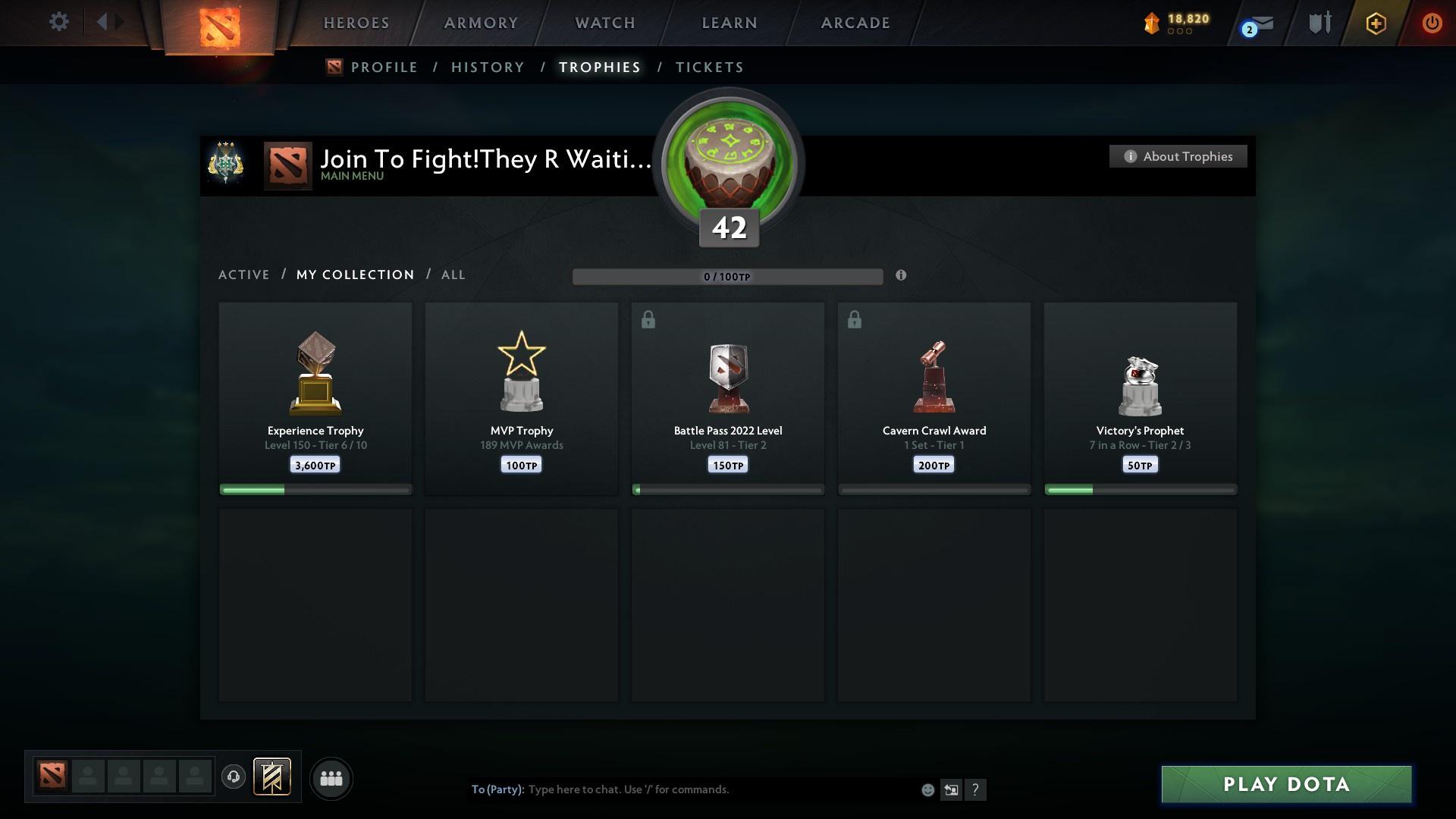Click the 0/100TP progress bar
Viewport: 1456px width, 819px height.
click(728, 277)
